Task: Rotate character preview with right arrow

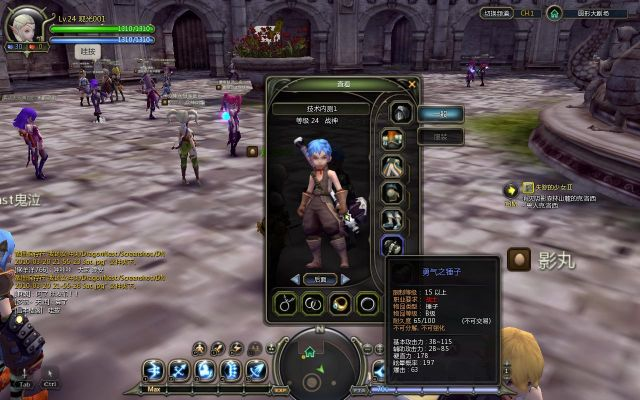Action: [x=345, y=279]
